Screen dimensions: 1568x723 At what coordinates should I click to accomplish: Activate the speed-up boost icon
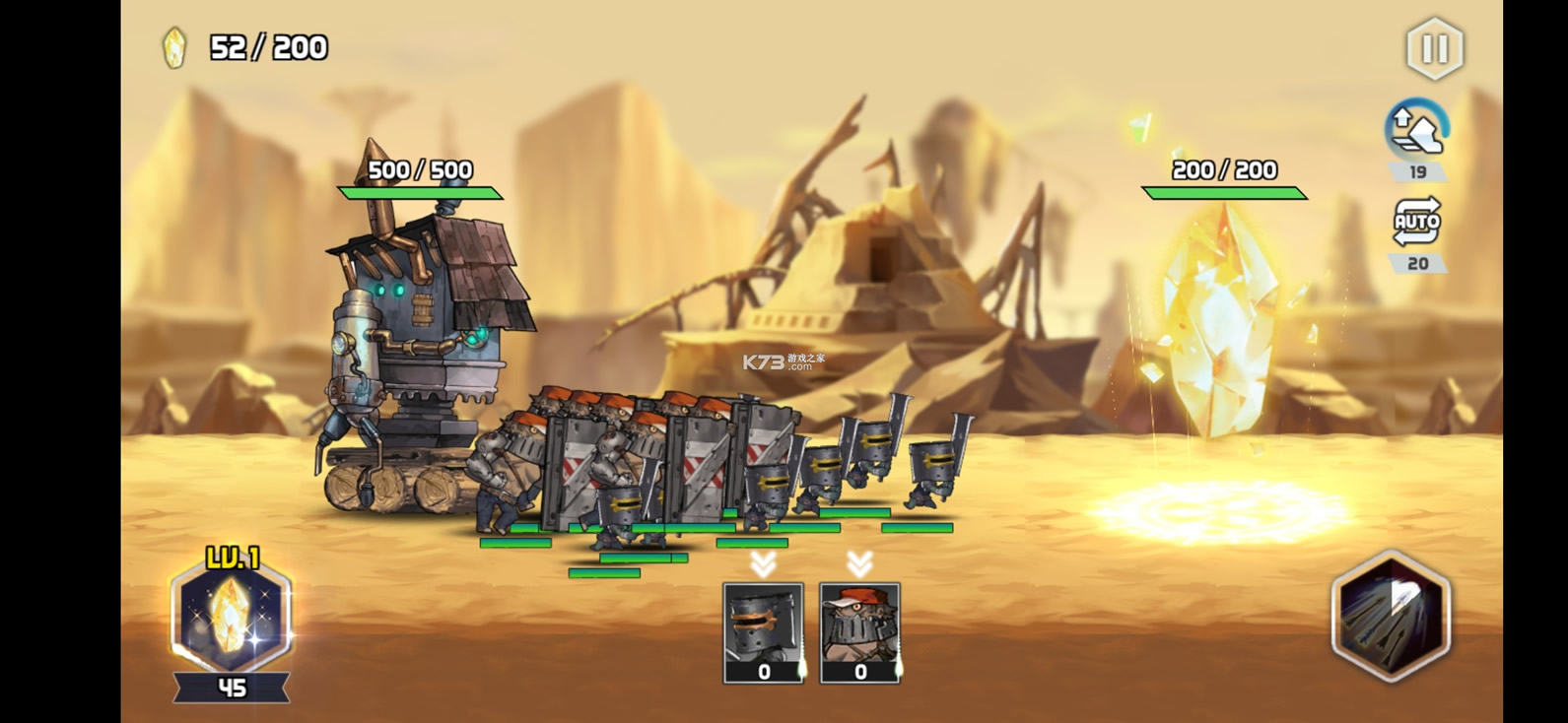click(1416, 130)
